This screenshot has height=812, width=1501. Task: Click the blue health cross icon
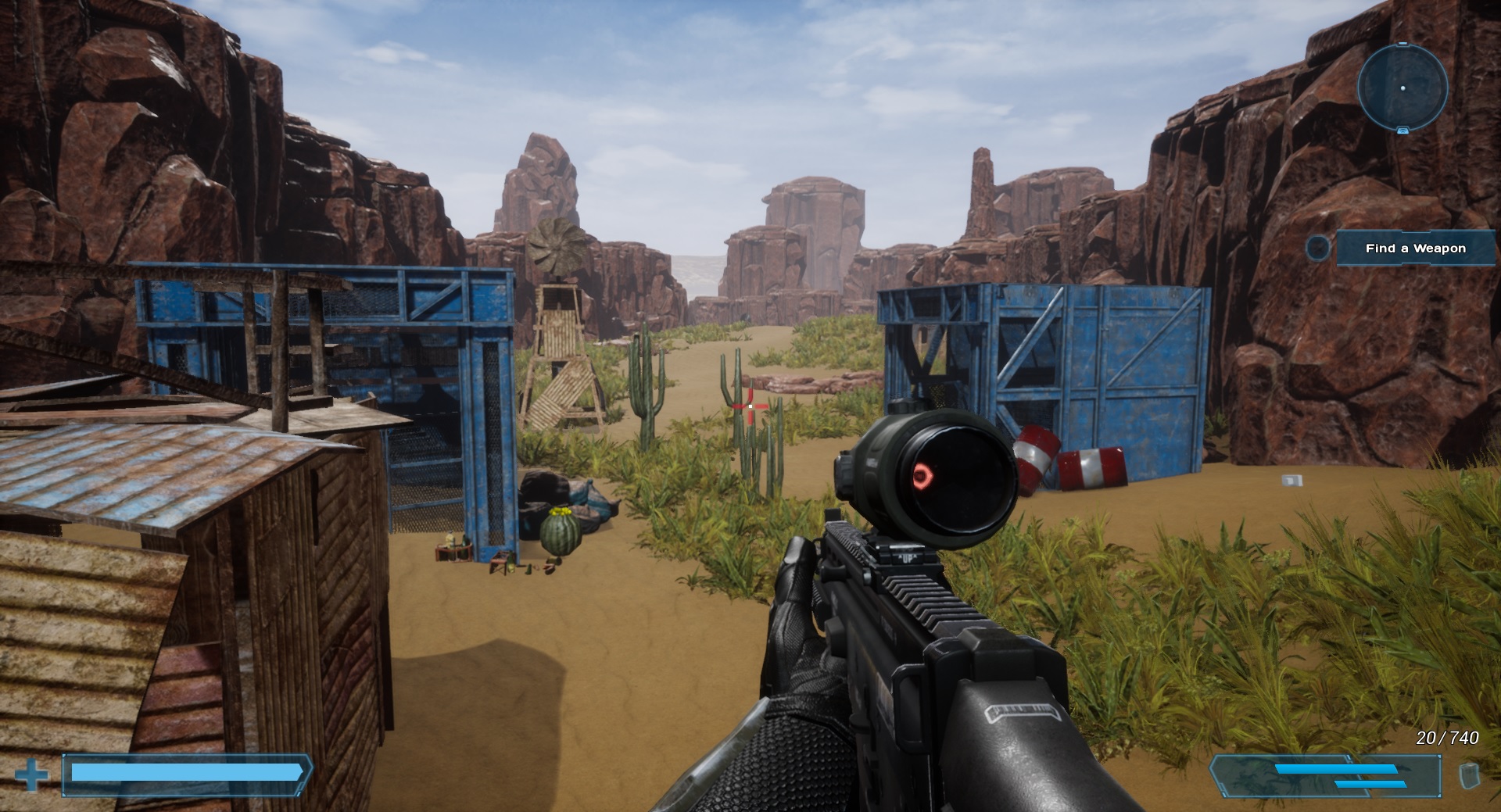coord(31,776)
